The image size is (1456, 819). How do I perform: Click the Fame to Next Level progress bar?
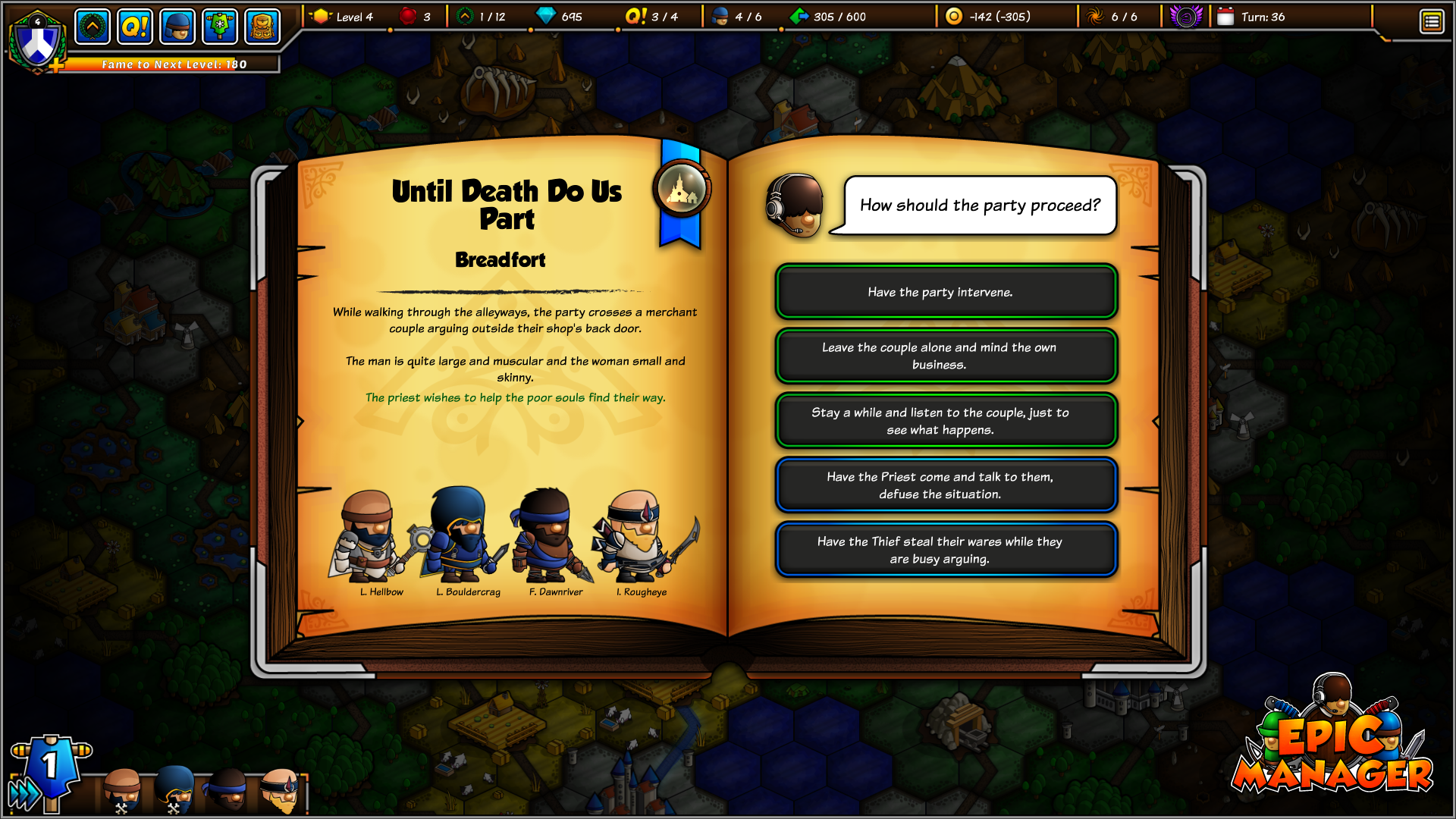173,64
